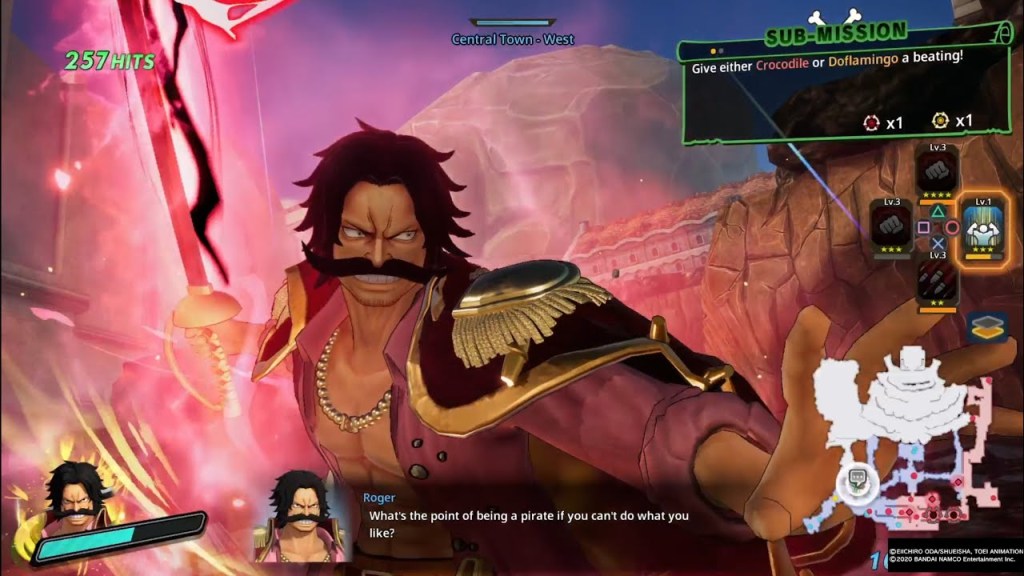Click Roger's character portrait above the gauge
The image size is (1024, 576).
click(x=74, y=491)
